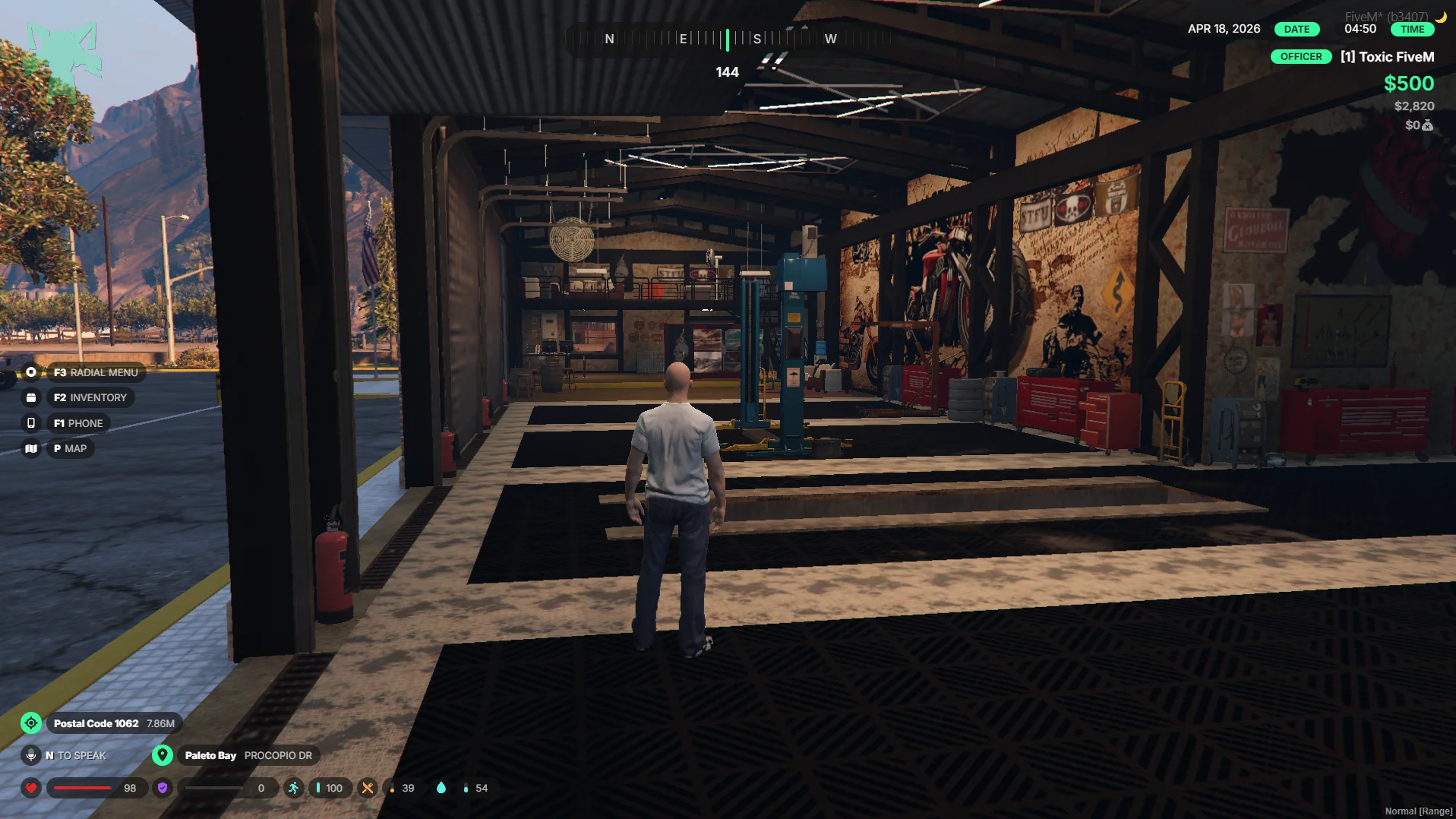The width and height of the screenshot is (1456, 819).
Task: Click the green running stamina icon
Action: [x=294, y=788]
